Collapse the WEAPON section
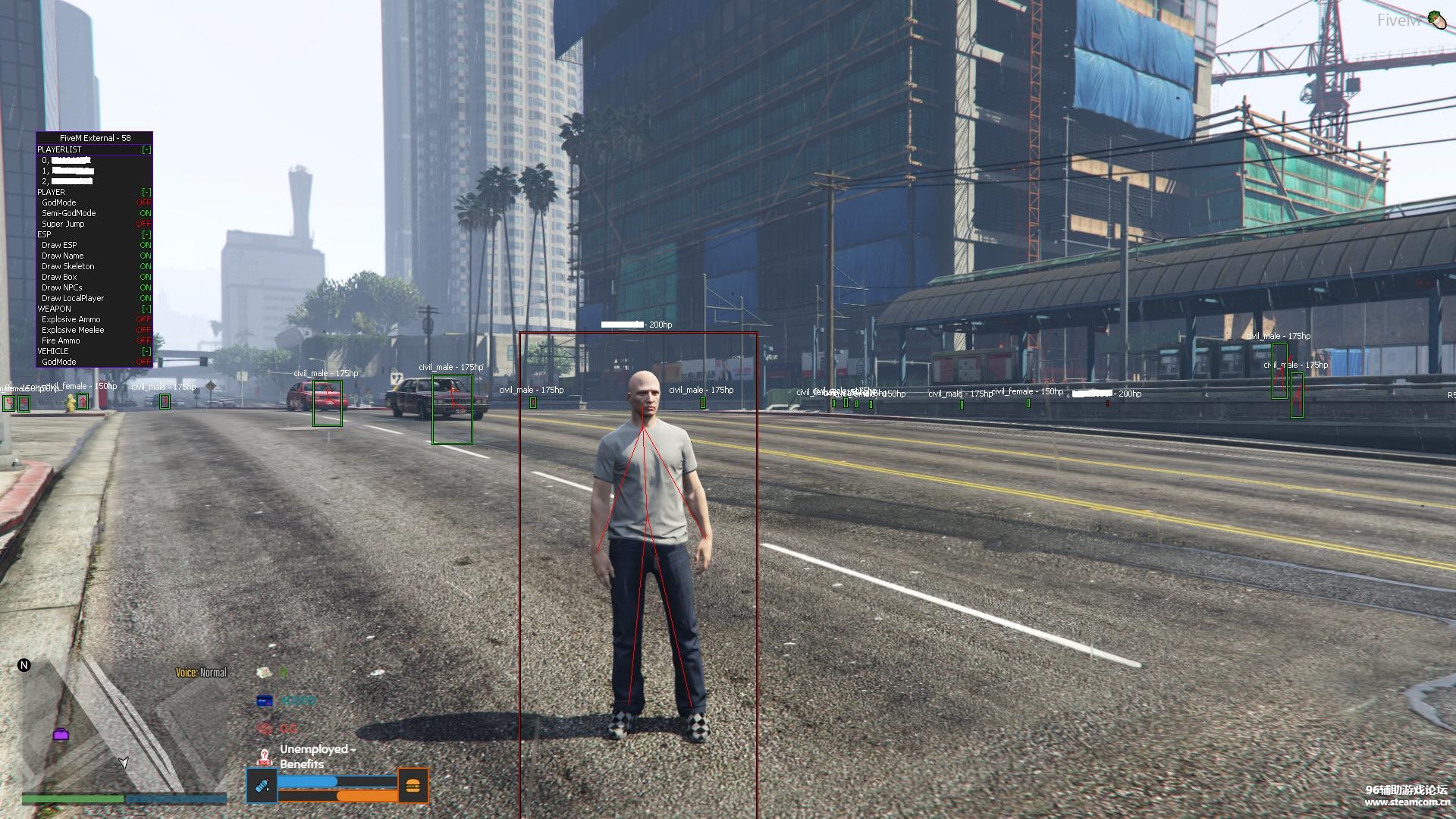The width and height of the screenshot is (1456, 819). [146, 309]
